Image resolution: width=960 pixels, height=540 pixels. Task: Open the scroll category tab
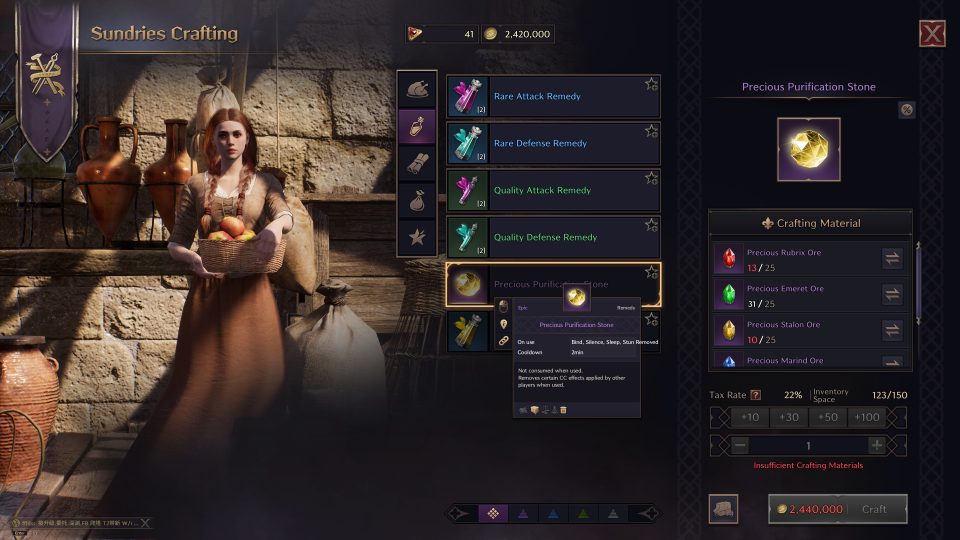[x=416, y=163]
